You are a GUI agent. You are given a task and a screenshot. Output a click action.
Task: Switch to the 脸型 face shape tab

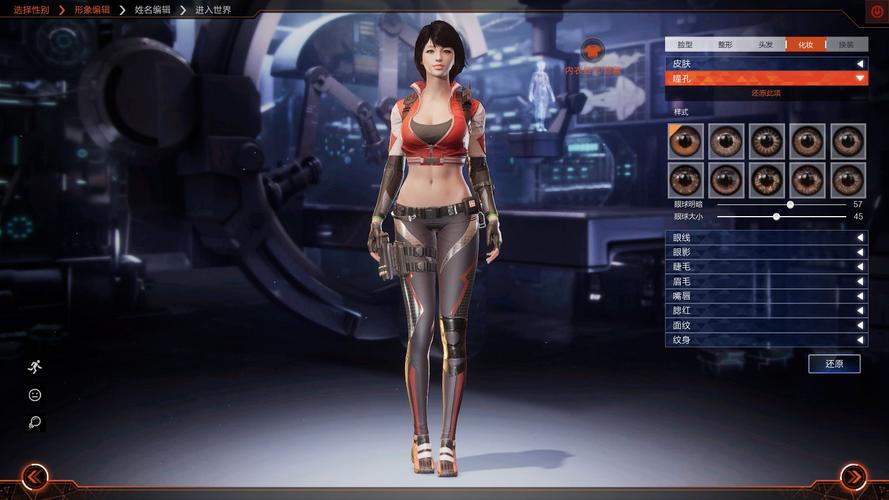[x=685, y=45]
